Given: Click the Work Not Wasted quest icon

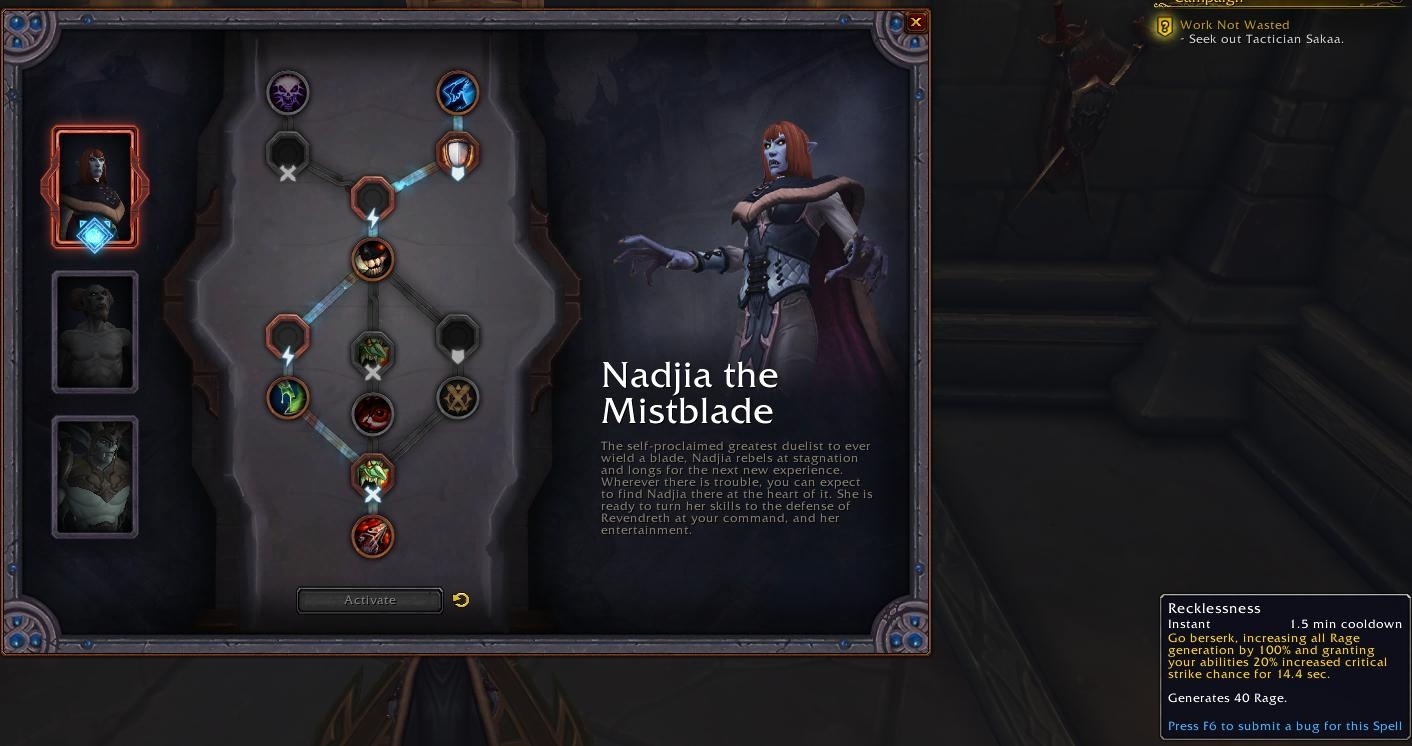Looking at the screenshot, I should click(1163, 27).
